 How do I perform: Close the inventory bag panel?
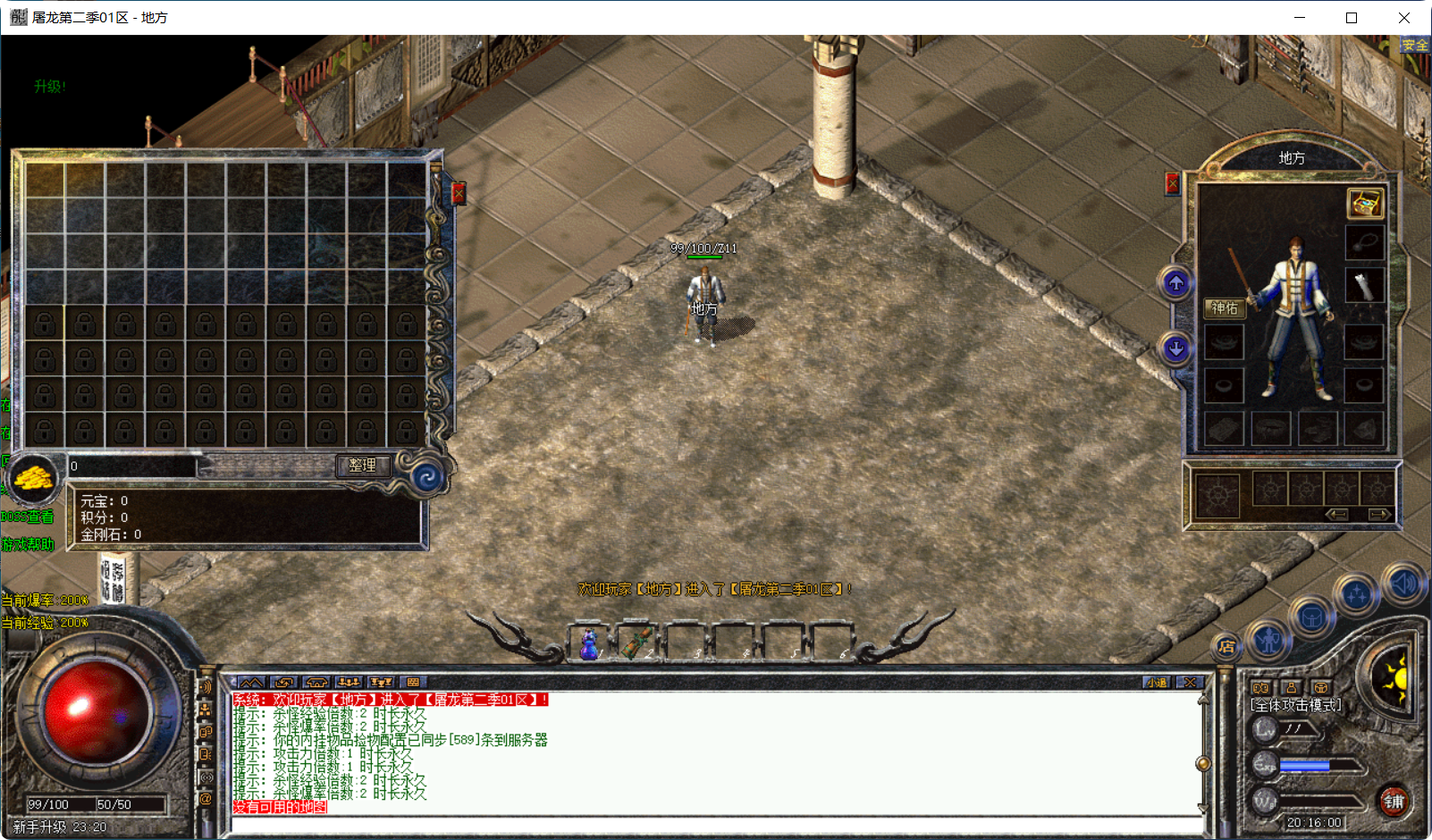[x=459, y=193]
